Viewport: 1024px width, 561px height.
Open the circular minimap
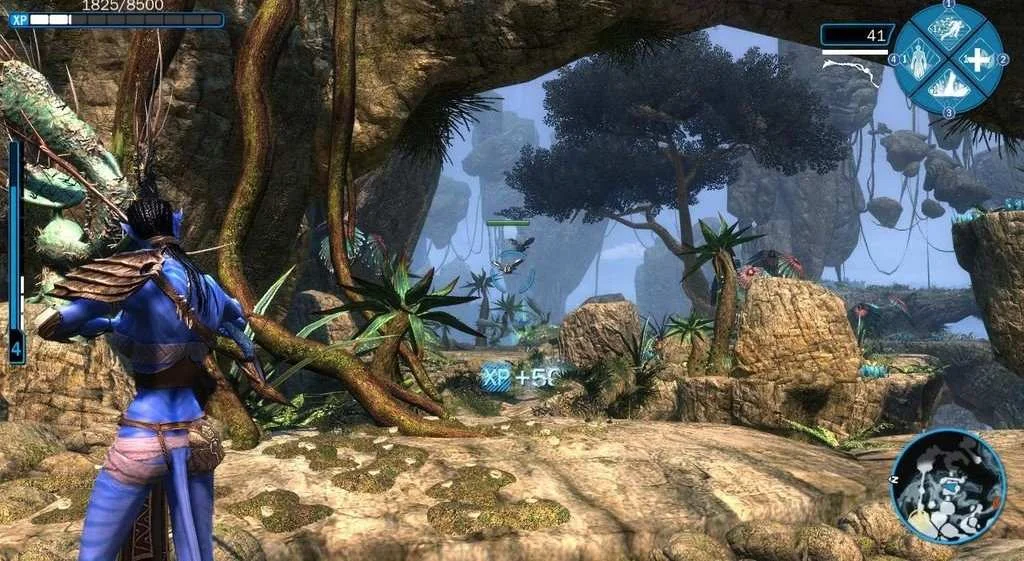coord(947,485)
